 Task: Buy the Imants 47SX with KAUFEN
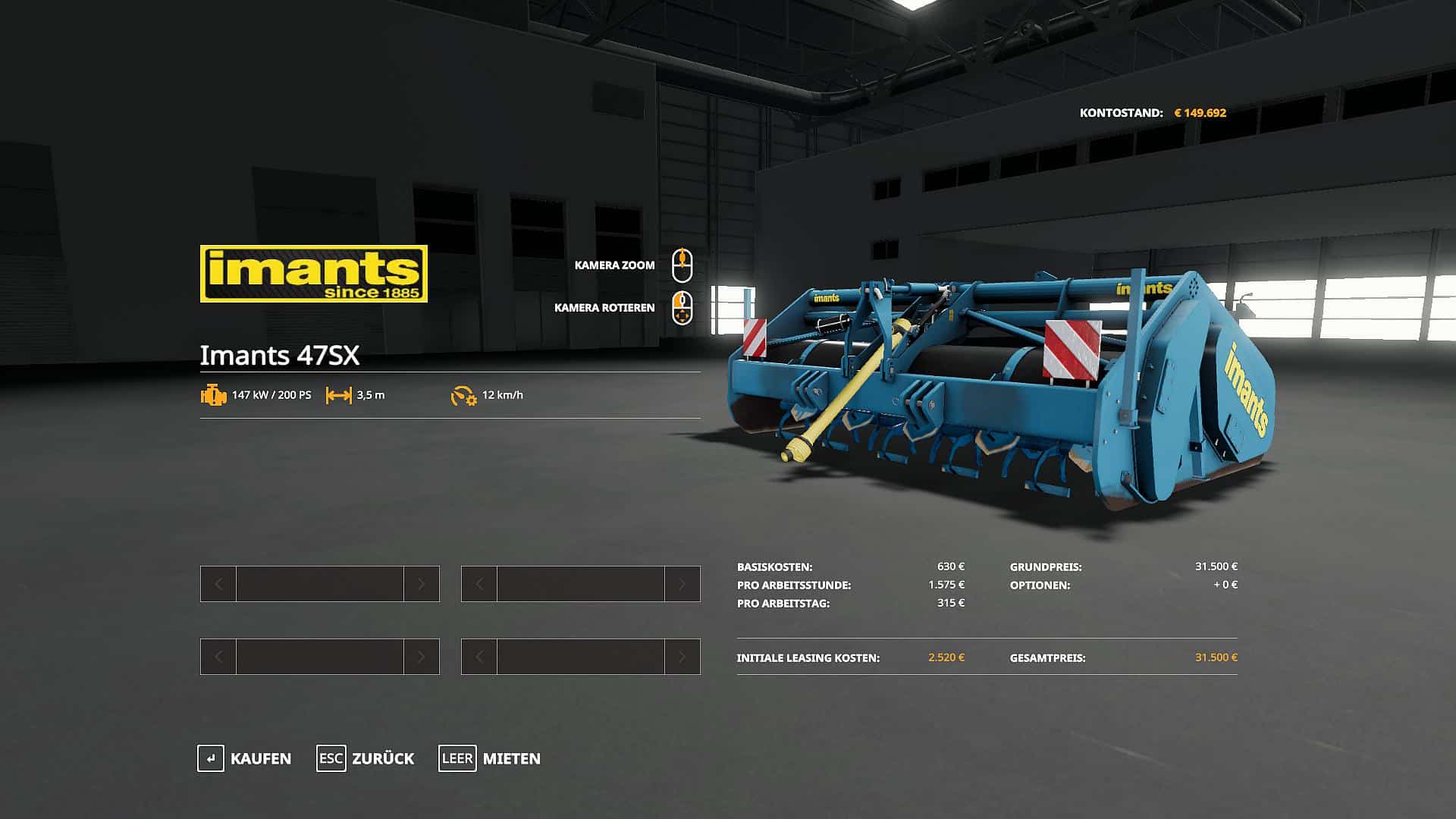point(245,758)
